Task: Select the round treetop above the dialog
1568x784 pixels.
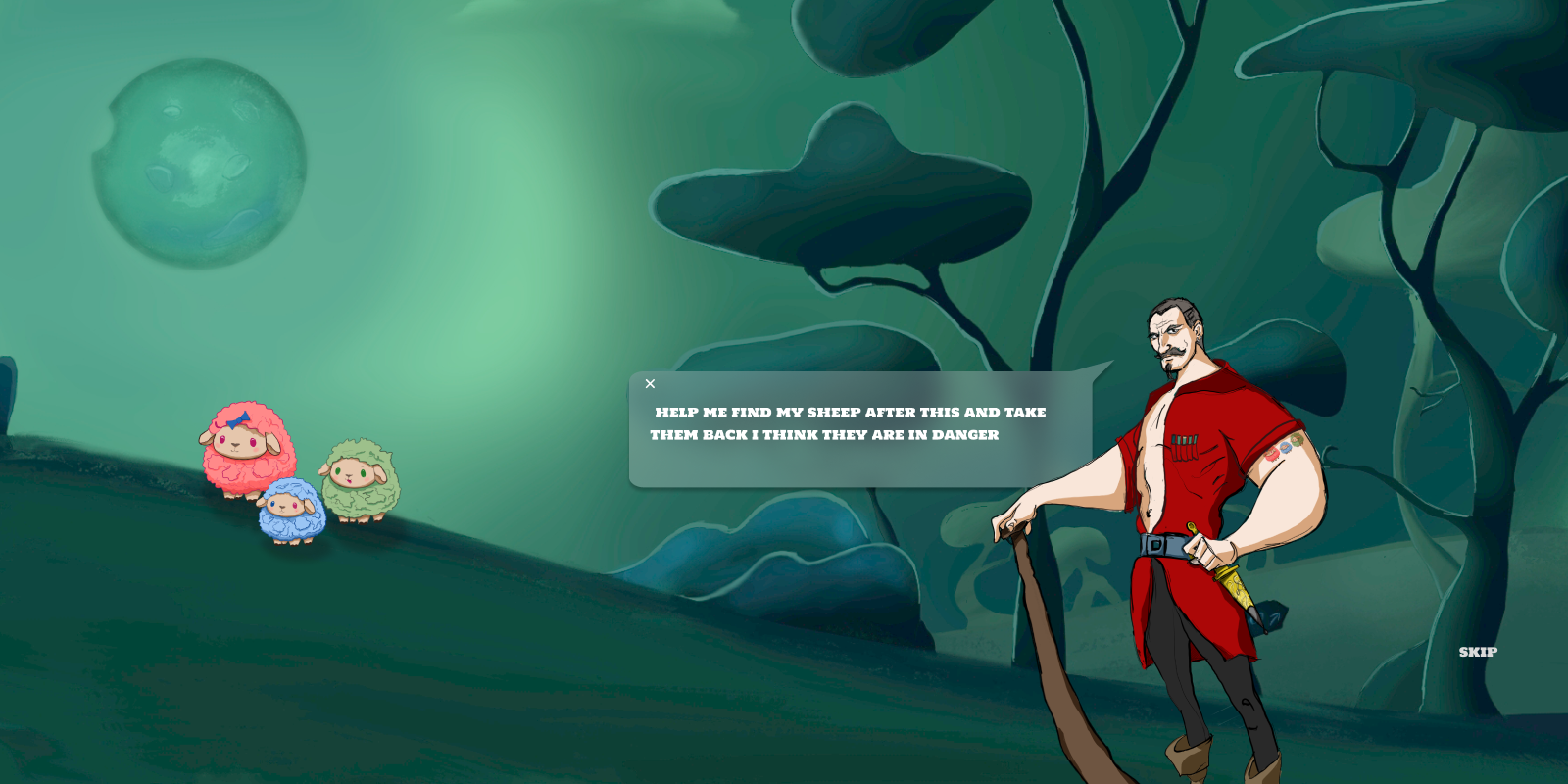Action: click(x=843, y=196)
